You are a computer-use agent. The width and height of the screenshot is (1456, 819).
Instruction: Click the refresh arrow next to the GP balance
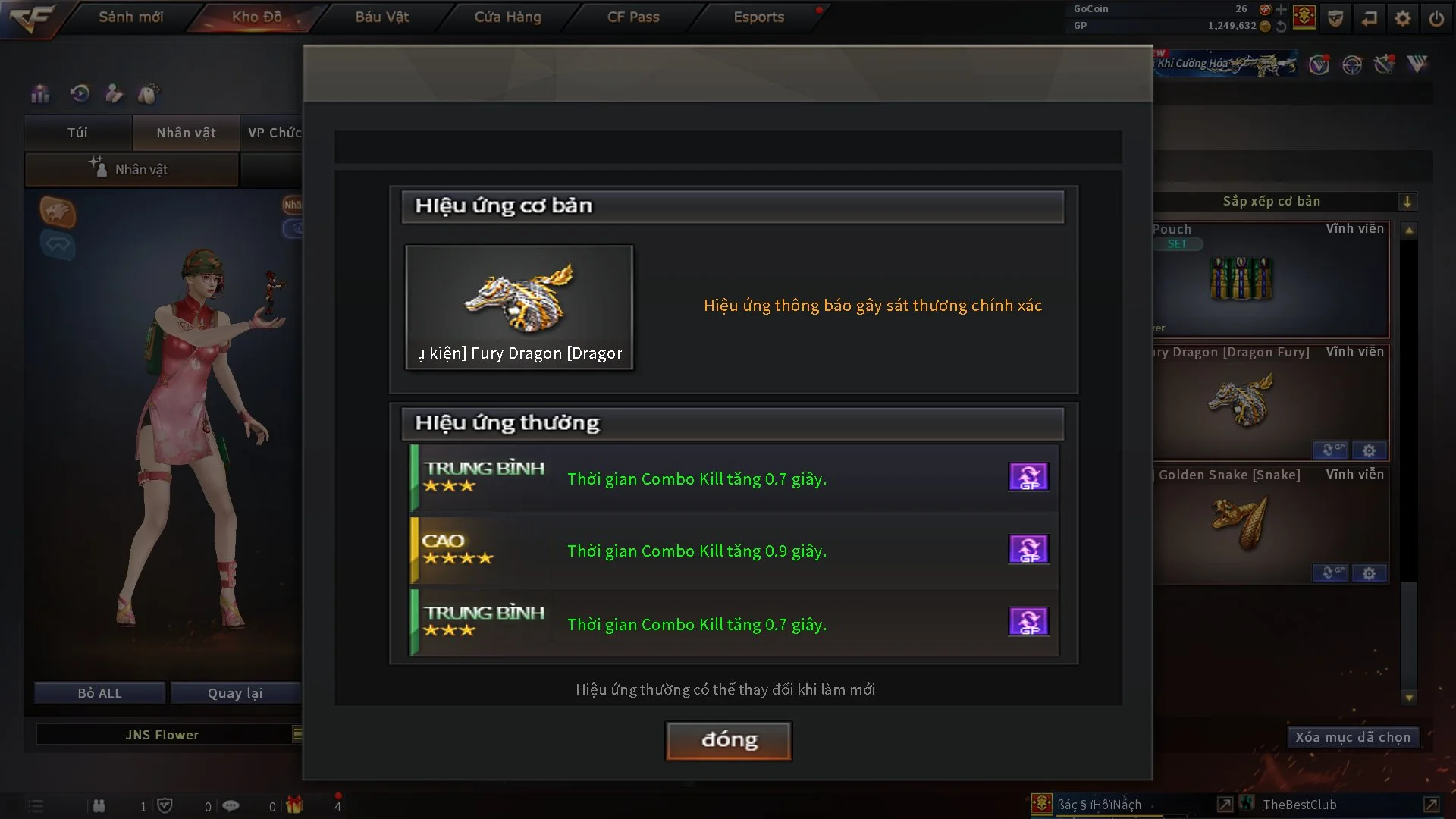(x=1282, y=25)
